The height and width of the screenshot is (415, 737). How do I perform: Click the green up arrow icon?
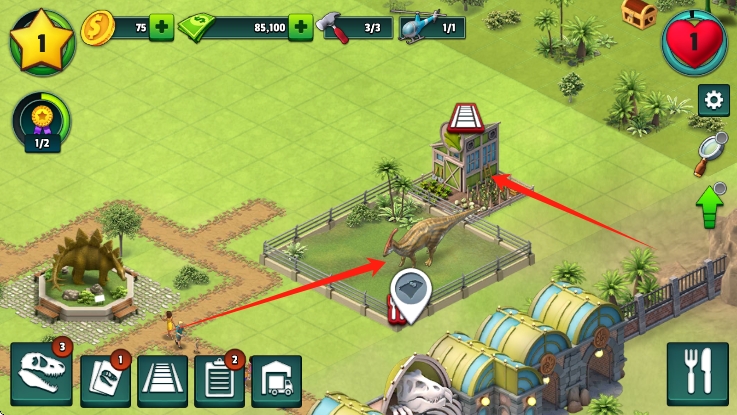pyautogui.click(x=710, y=205)
